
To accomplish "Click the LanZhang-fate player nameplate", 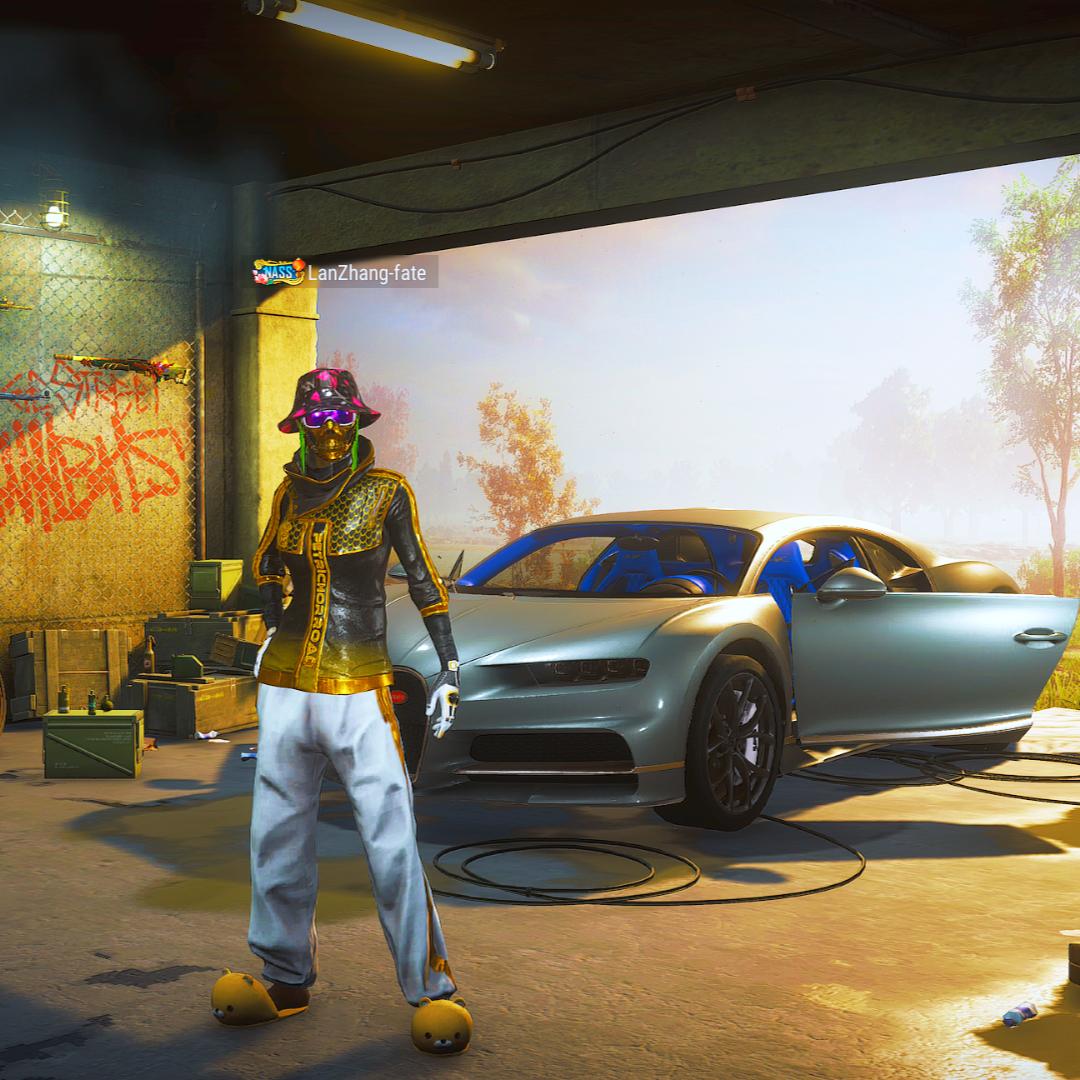I will coord(346,272).
